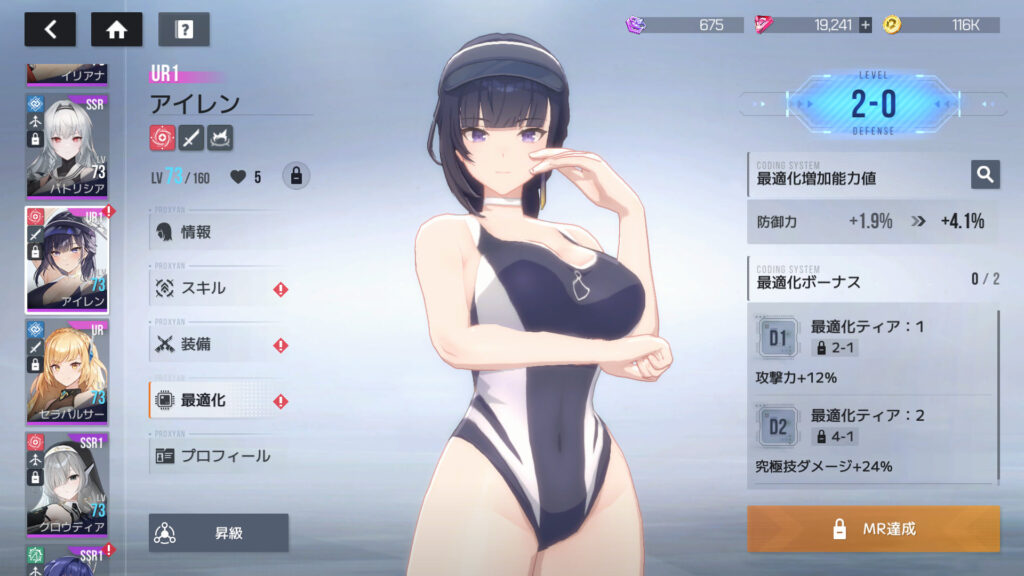Viewport: 1024px width, 576px height.
Task: Select アイレン in the character list
Action: tap(66, 260)
